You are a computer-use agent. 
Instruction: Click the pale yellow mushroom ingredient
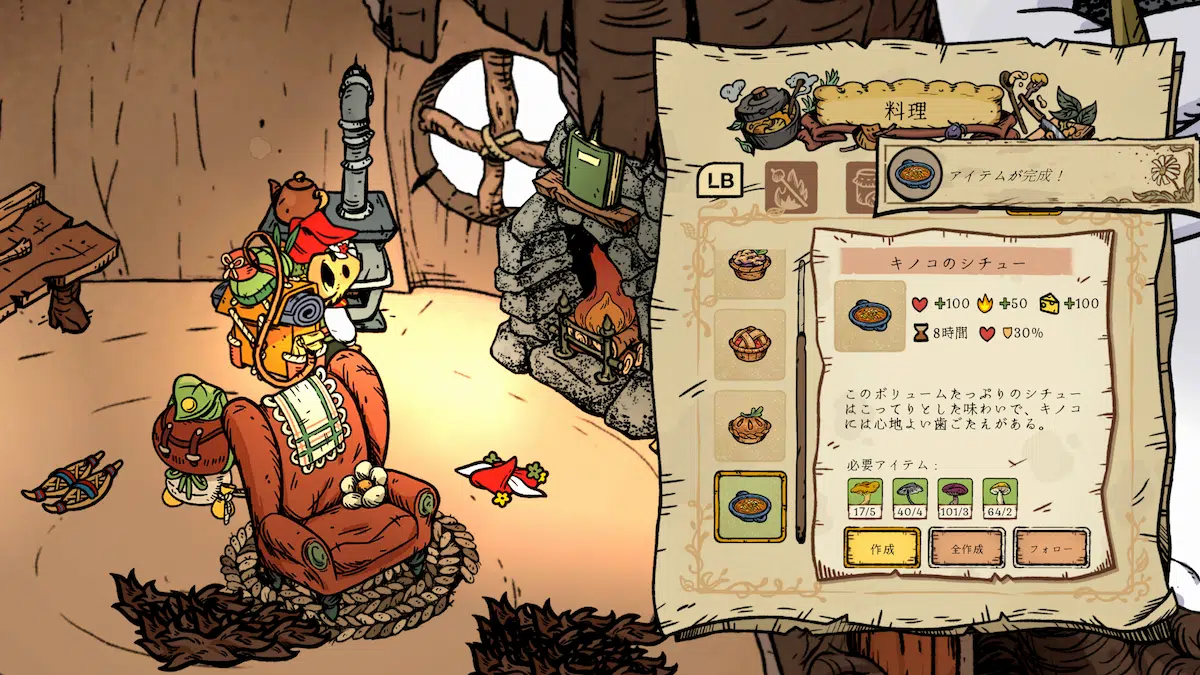pos(1000,496)
